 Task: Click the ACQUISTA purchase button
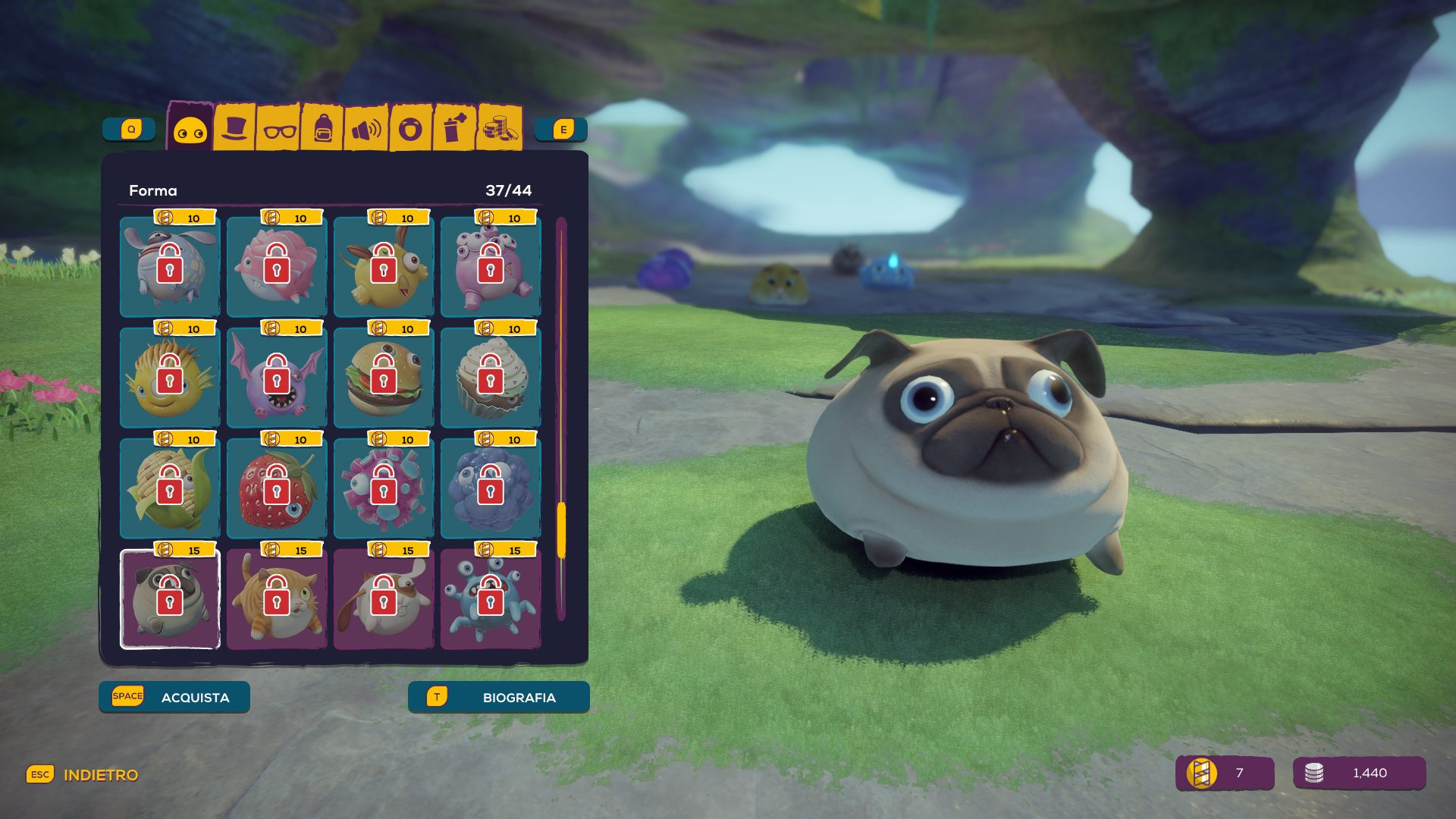coord(174,697)
